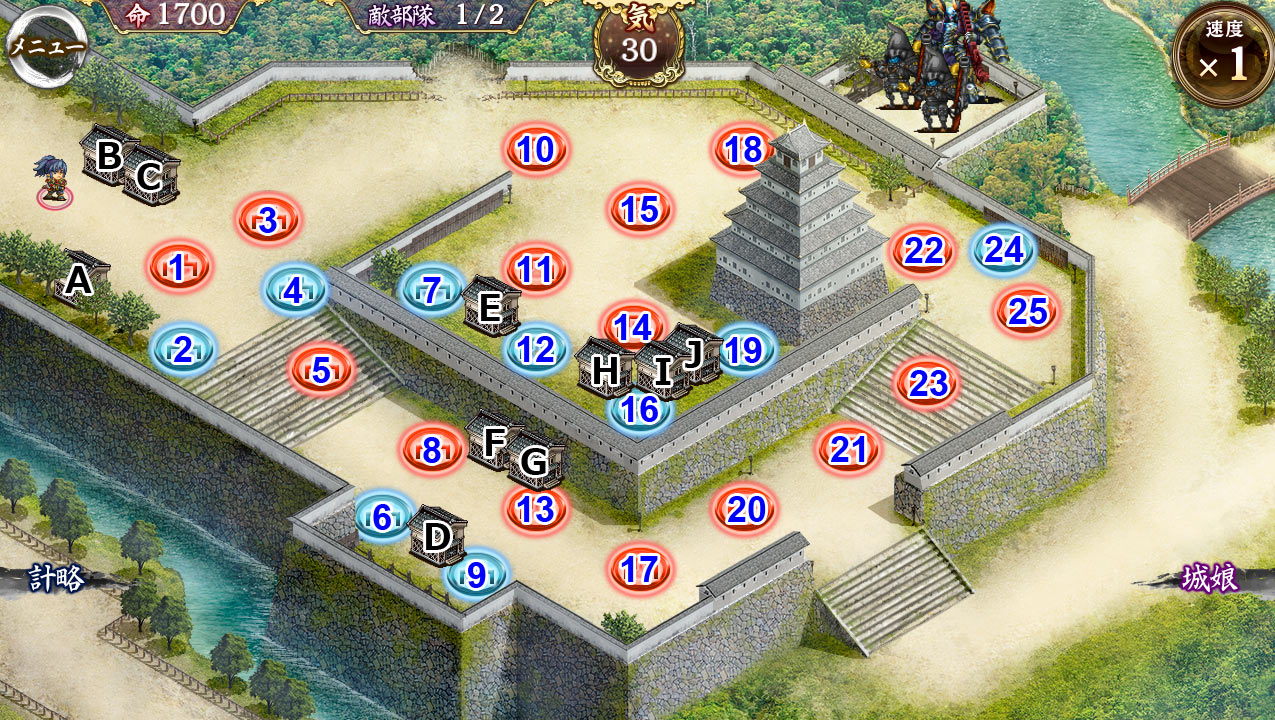Select red placement tile 15
The height and width of the screenshot is (720, 1275).
(640, 210)
